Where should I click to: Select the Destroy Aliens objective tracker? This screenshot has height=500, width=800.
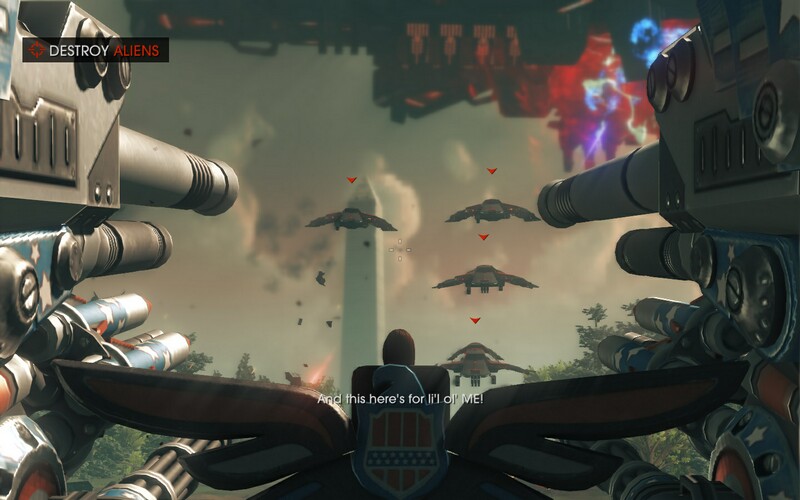tap(96, 49)
